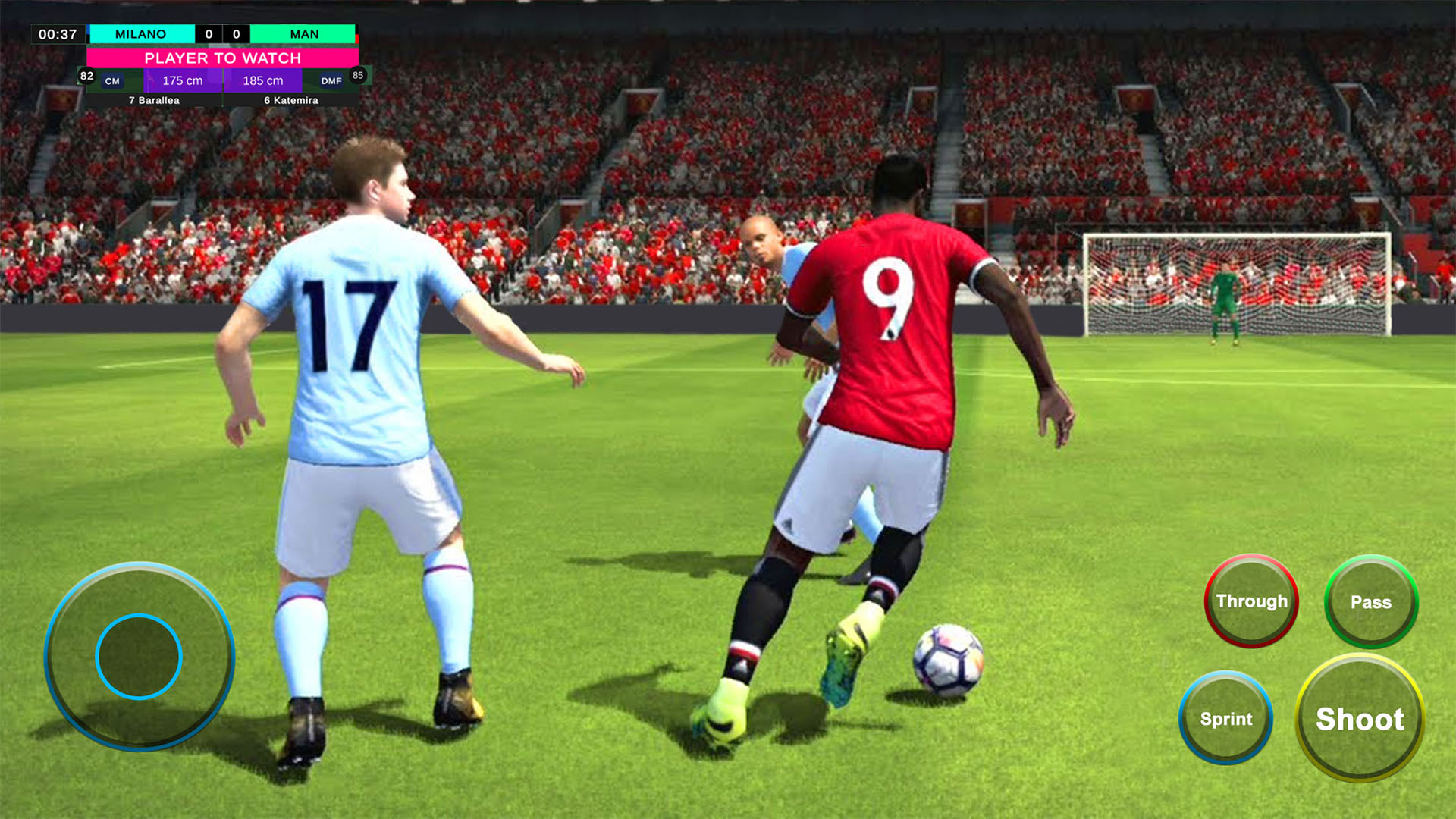Click the 0-0 score display

[x=221, y=34]
